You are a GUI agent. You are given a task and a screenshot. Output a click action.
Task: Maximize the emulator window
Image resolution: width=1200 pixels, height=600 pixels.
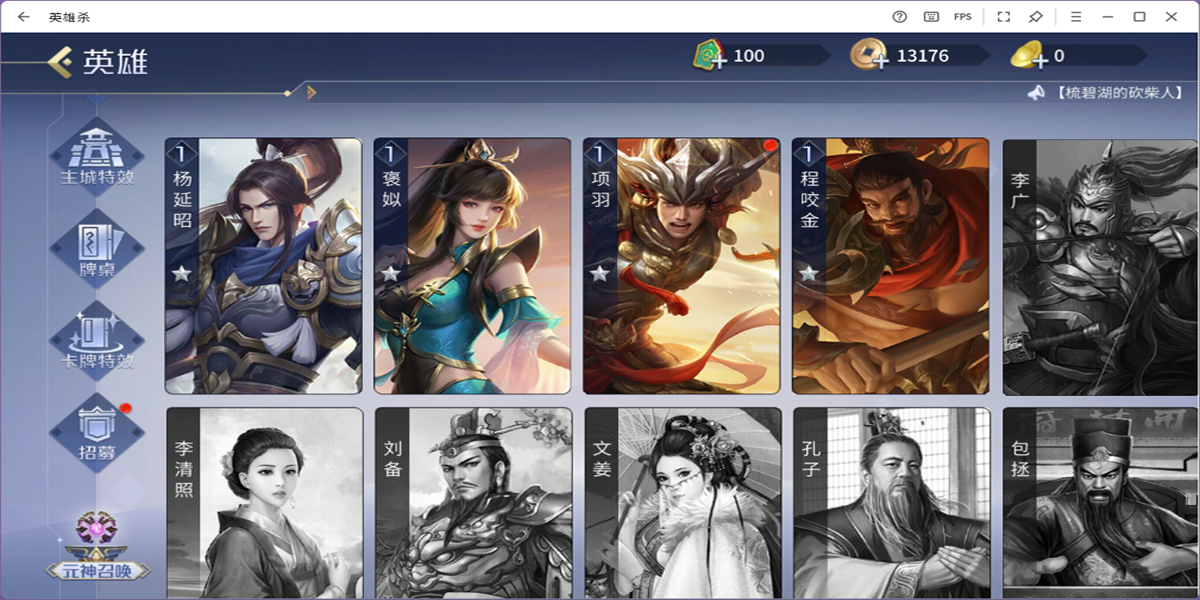coord(1139,16)
